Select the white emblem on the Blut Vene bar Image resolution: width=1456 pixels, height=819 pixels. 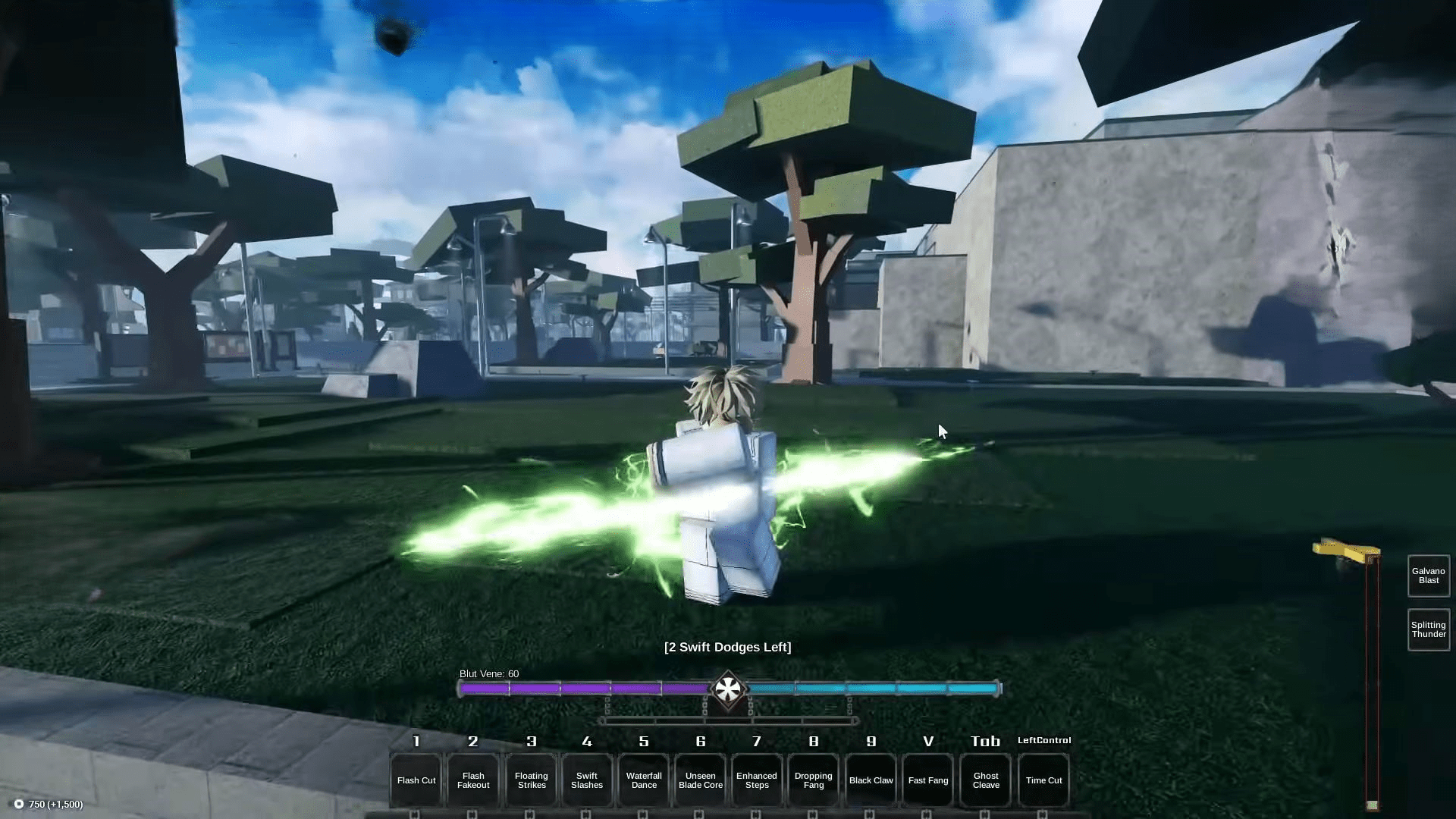point(729,689)
